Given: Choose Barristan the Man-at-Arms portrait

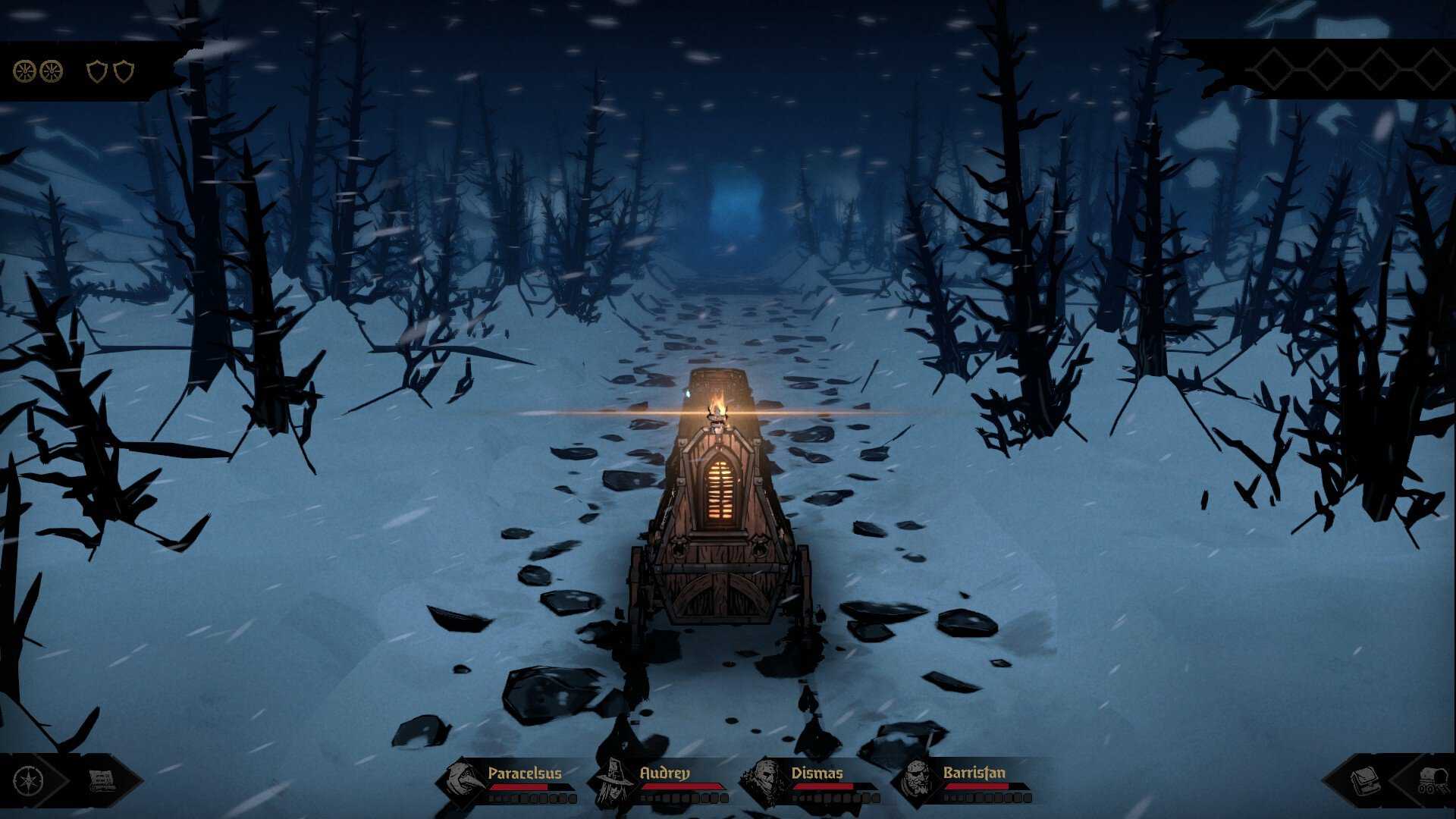Looking at the screenshot, I should [918, 781].
